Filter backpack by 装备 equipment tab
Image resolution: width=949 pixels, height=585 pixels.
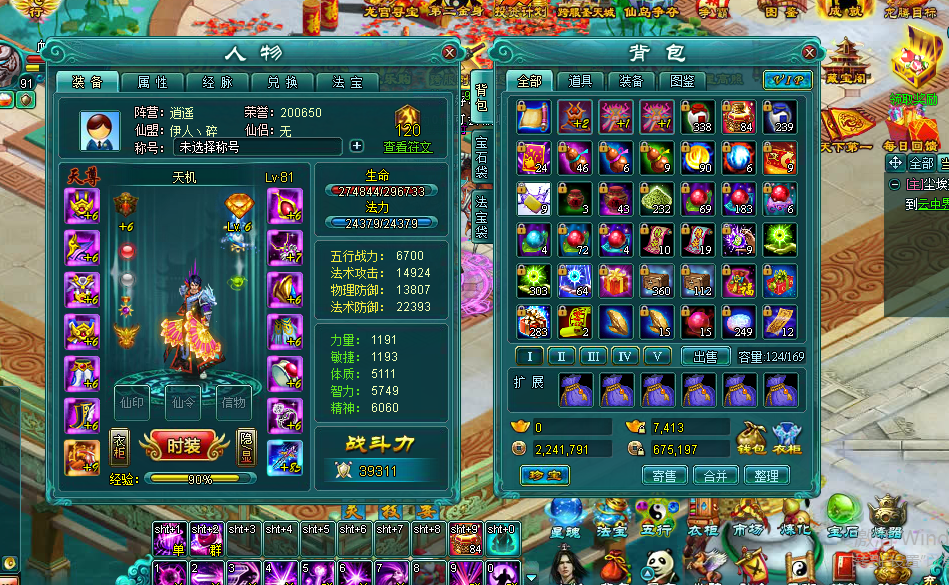pyautogui.click(x=631, y=81)
